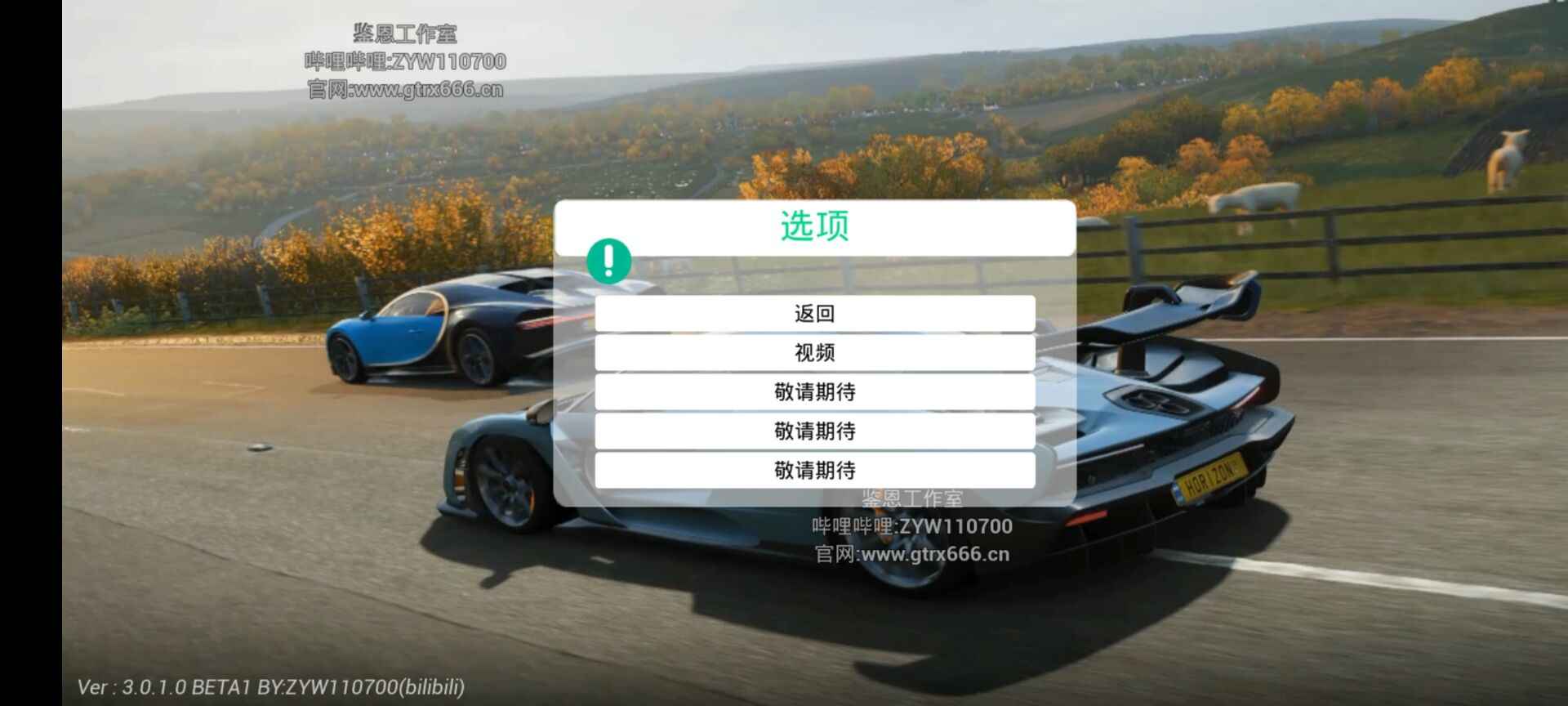Click the green exclamation icon in the dialog
Viewport: 1568px width, 706px height.
(608, 260)
